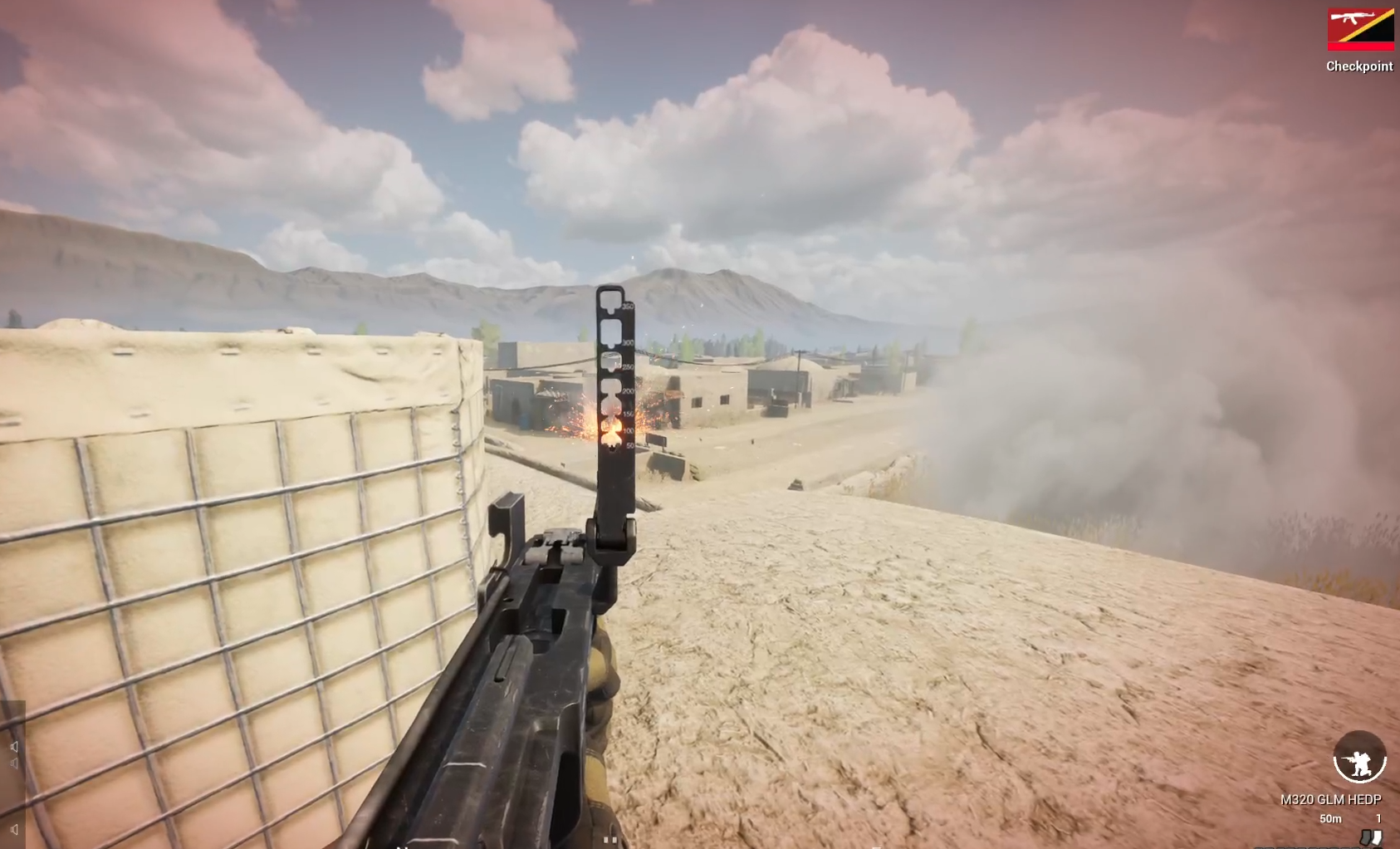Select the Checkpoint objective label
The width and height of the screenshot is (1400, 849).
[x=1361, y=66]
